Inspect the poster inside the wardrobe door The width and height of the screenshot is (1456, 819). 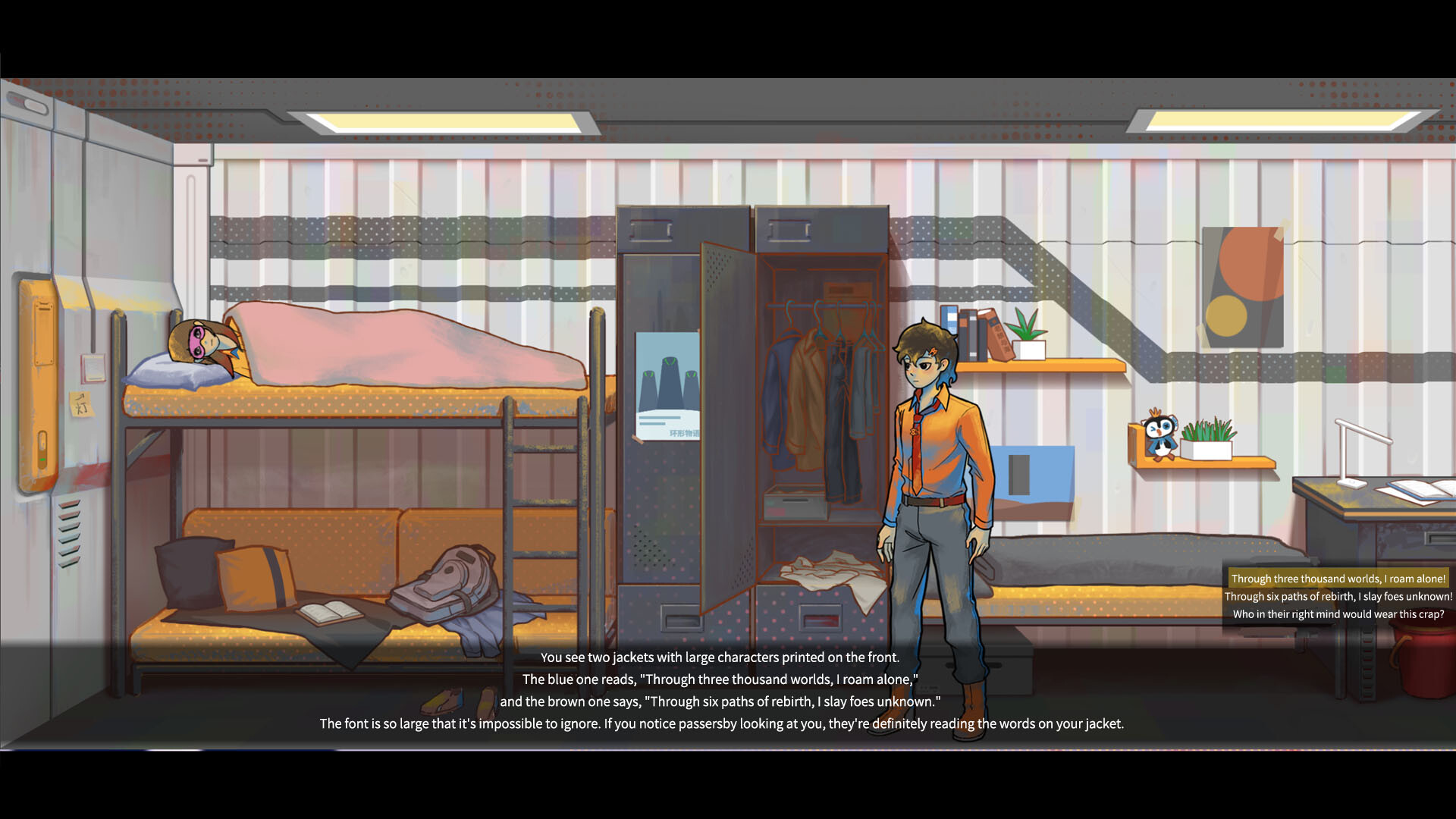point(667,391)
